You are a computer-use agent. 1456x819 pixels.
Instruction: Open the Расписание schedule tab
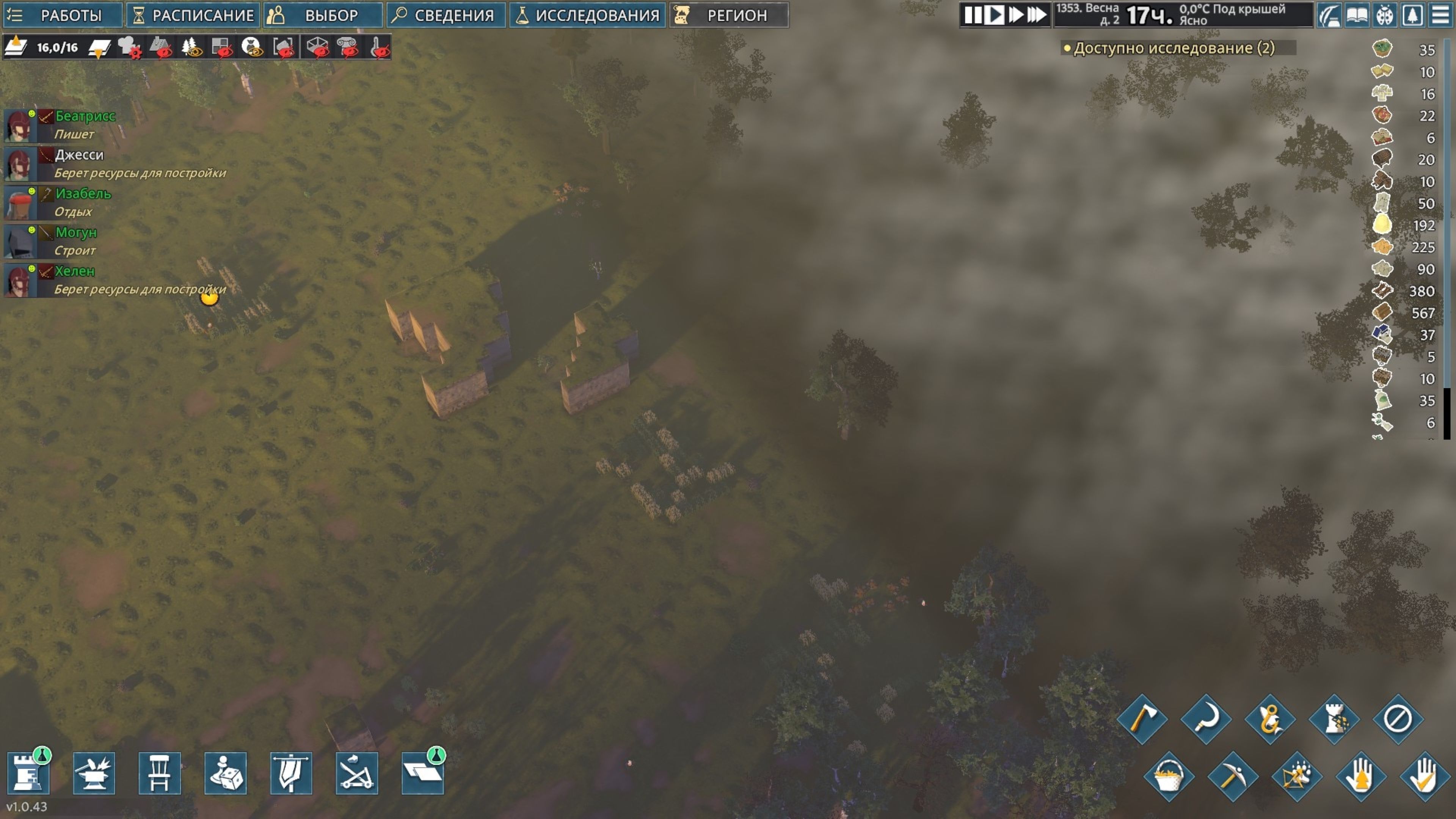point(193,15)
